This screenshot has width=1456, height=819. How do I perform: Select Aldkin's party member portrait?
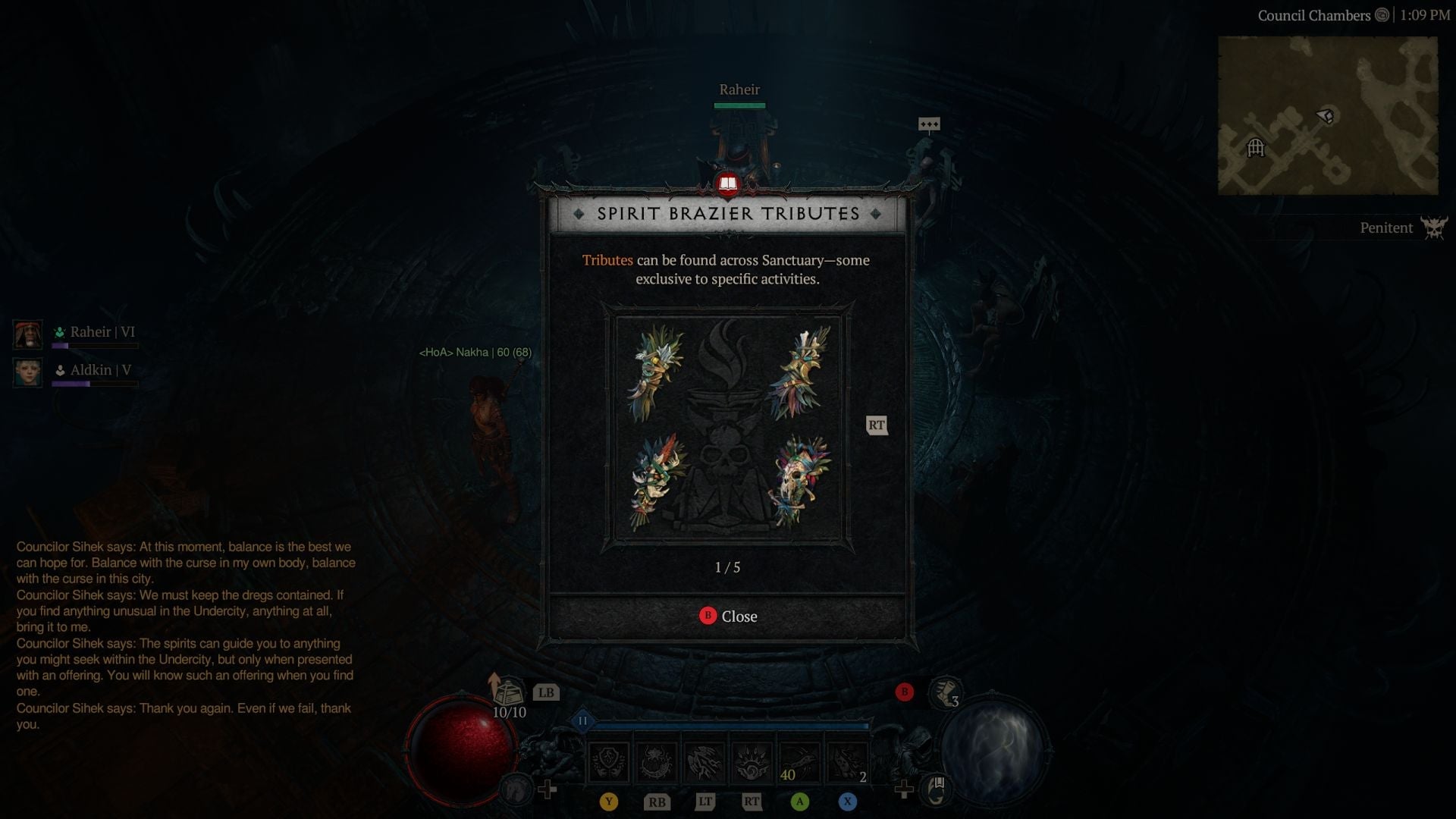tap(27, 372)
